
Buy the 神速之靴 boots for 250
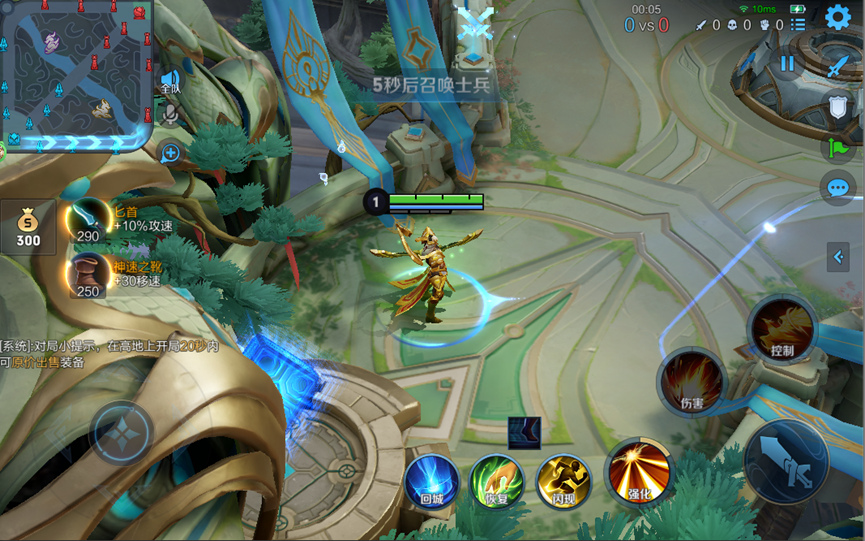(88, 274)
